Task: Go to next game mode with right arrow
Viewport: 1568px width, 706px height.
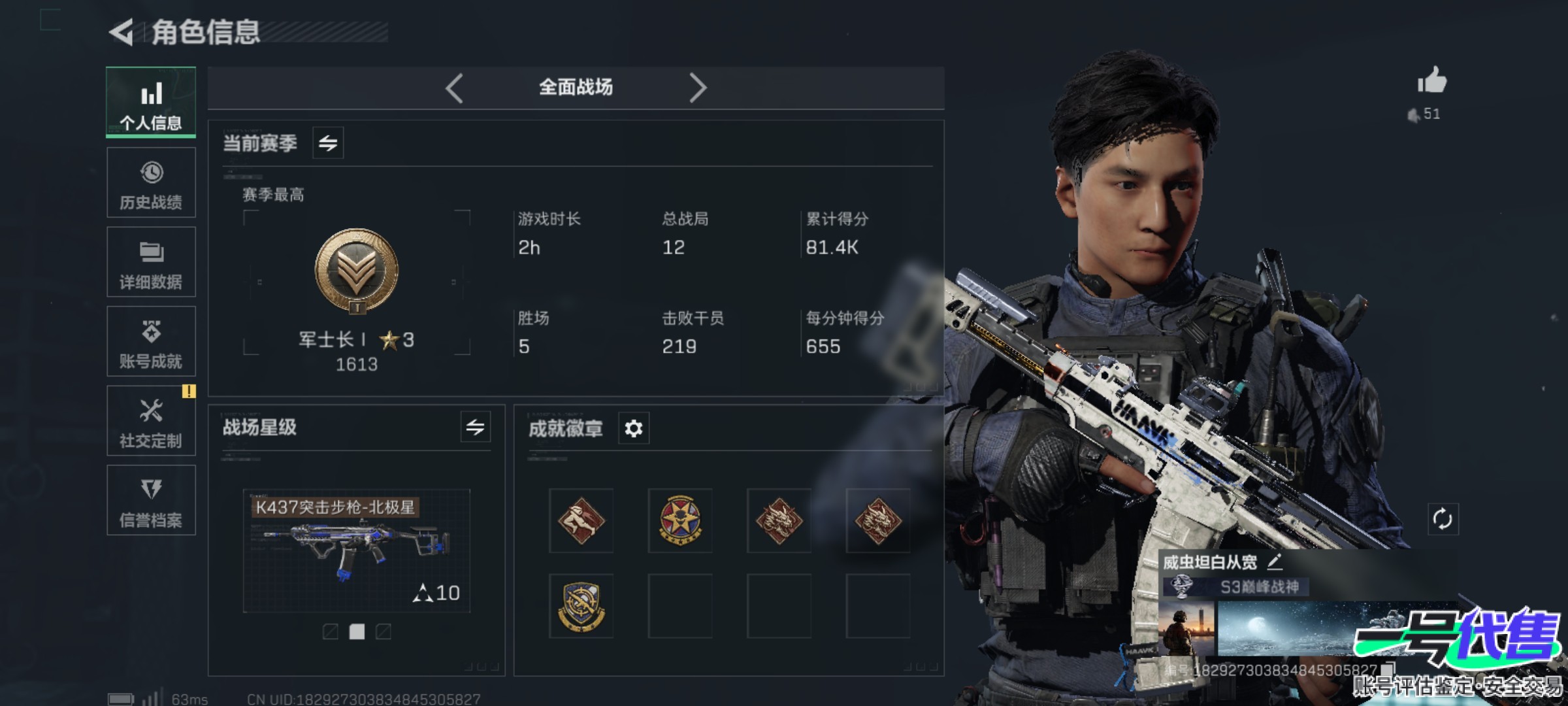Action: [x=698, y=88]
